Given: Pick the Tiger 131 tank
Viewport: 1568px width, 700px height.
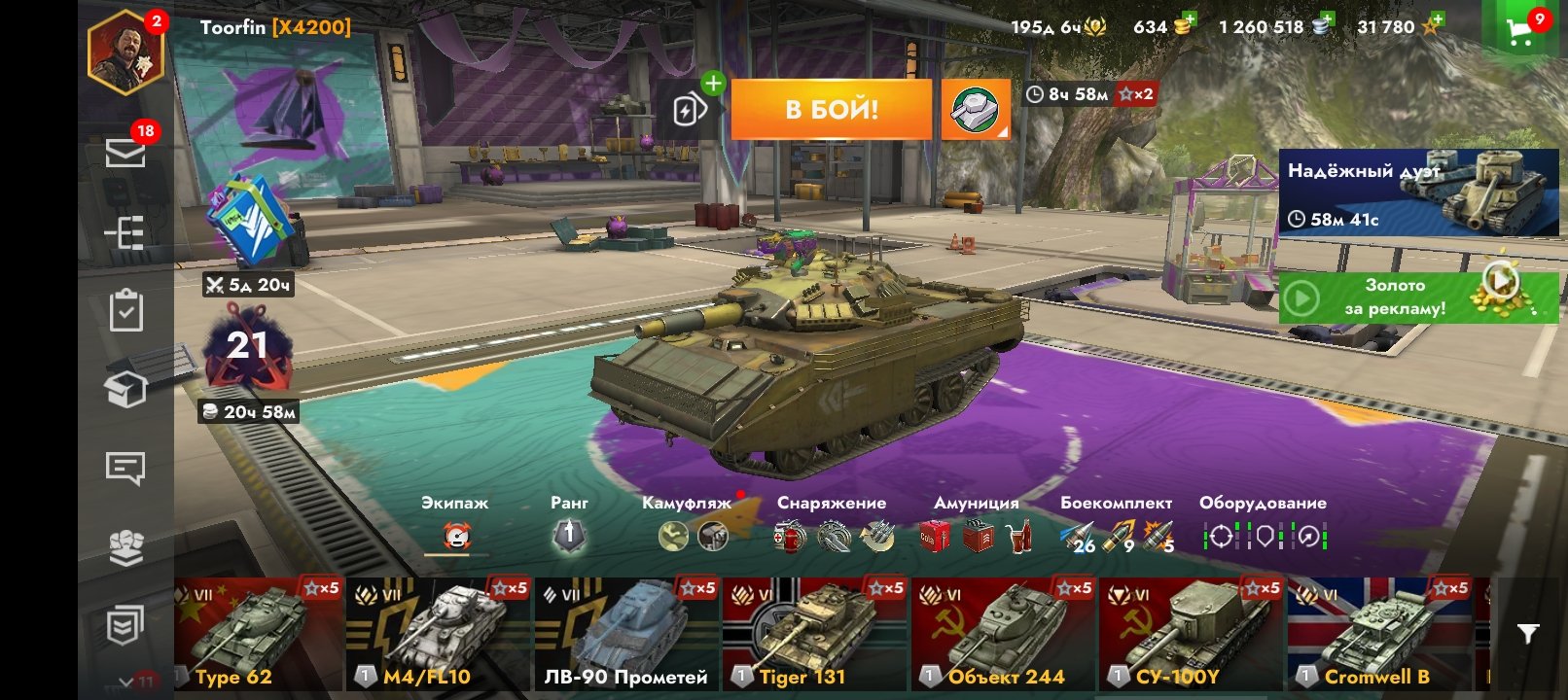Looking at the screenshot, I should (814, 634).
